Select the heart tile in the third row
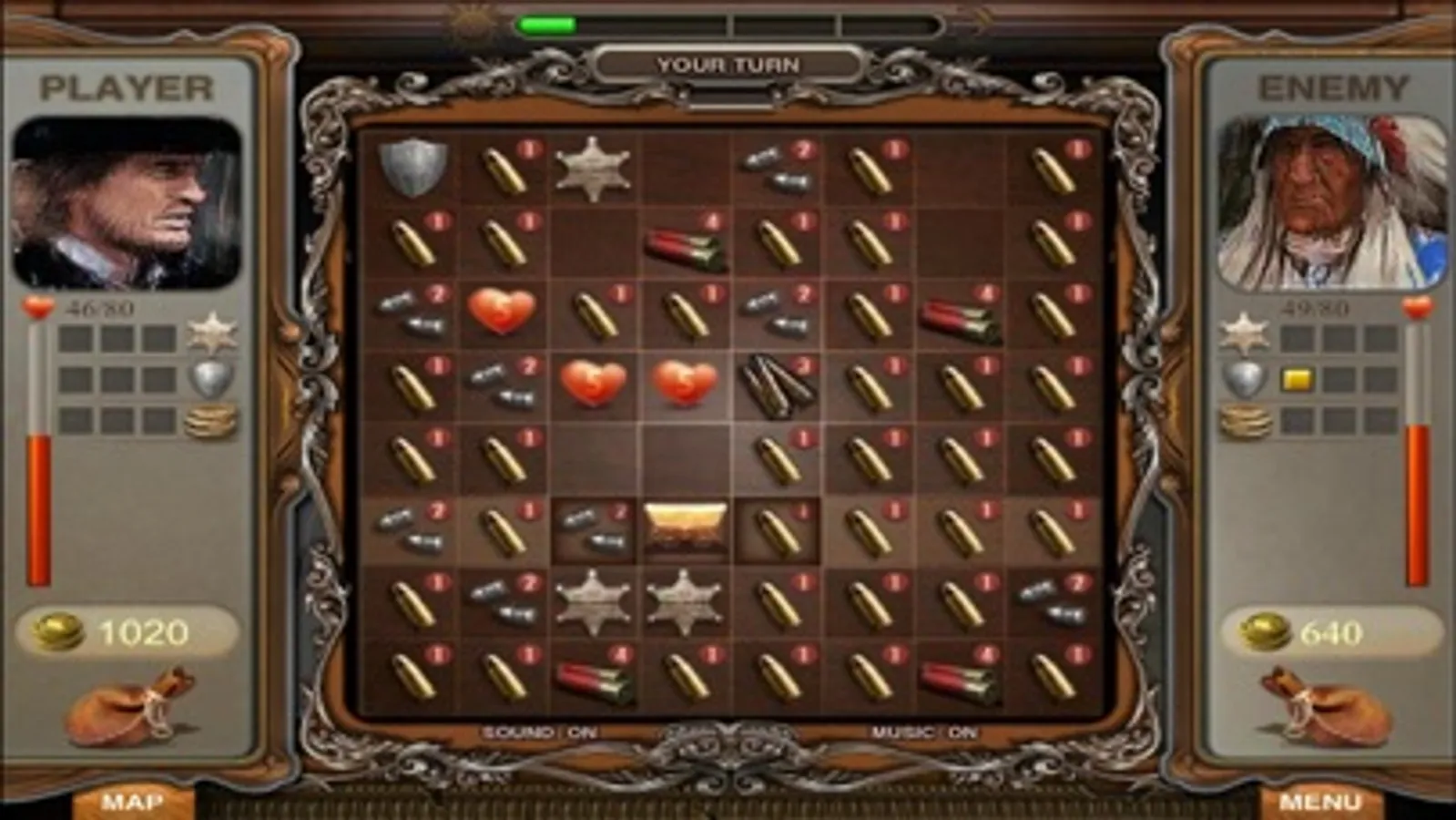 pyautogui.click(x=504, y=311)
